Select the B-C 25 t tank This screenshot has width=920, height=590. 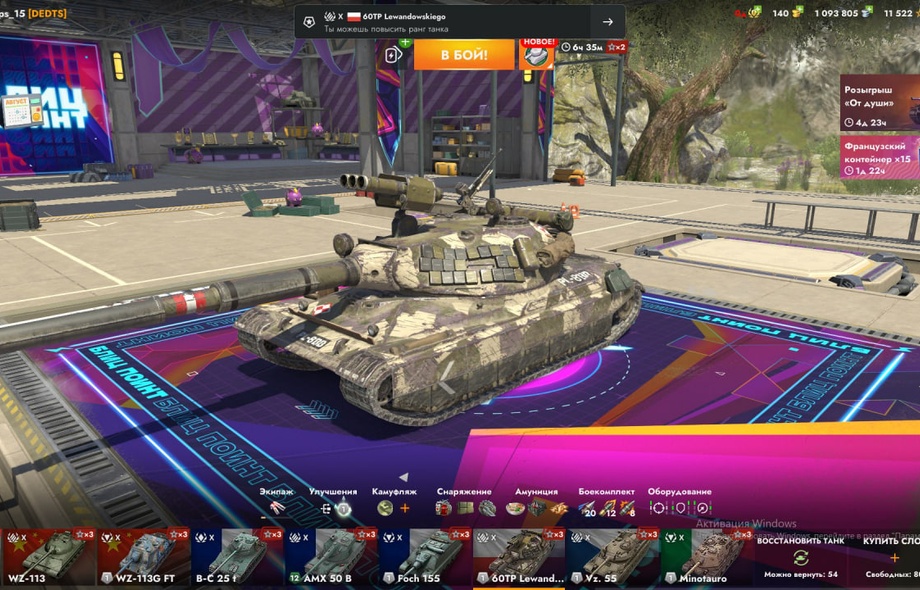tap(236, 556)
